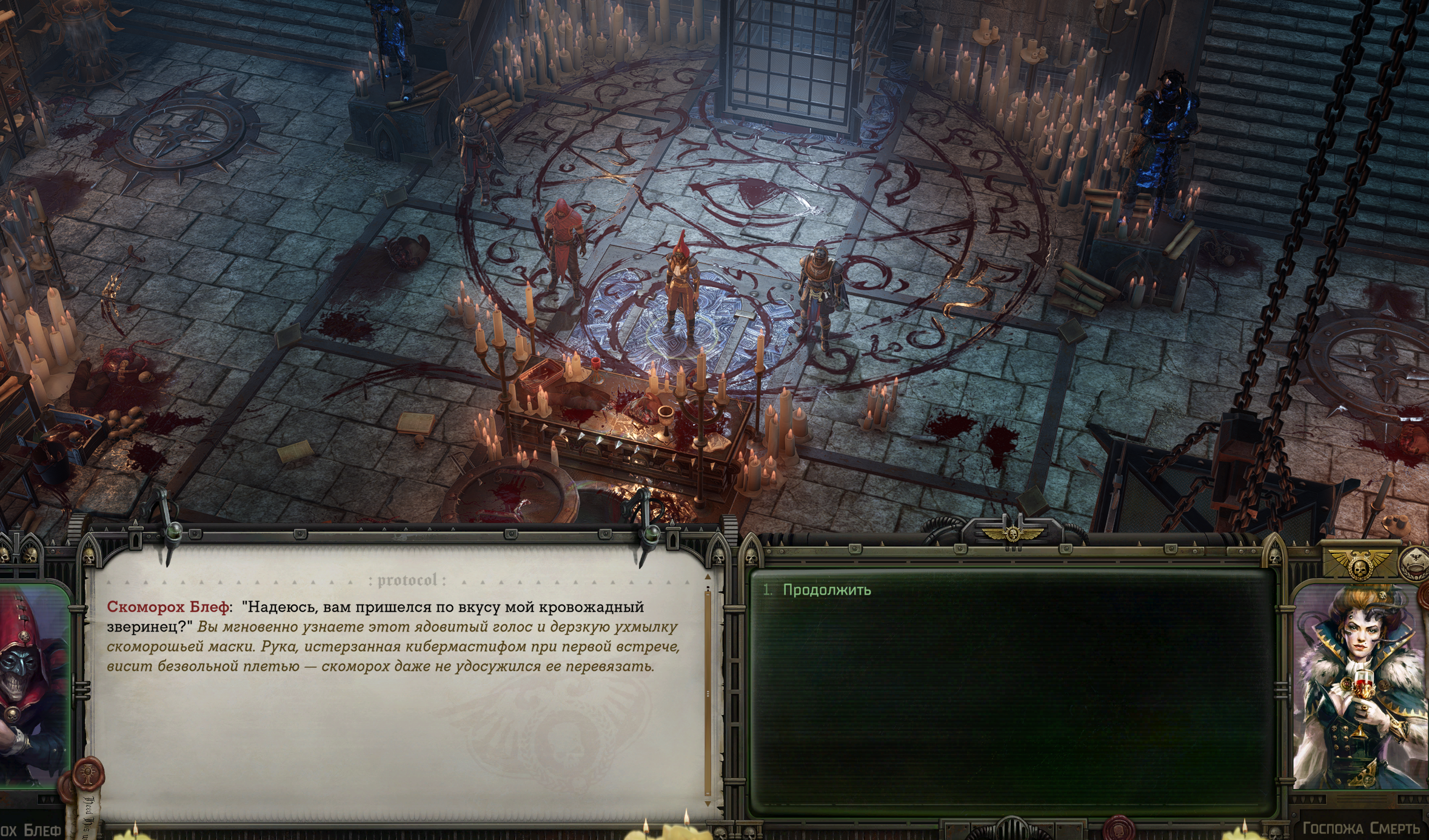The height and width of the screenshot is (840, 1429).
Task: Click the up arrow of the dialogue log
Action: (707, 575)
